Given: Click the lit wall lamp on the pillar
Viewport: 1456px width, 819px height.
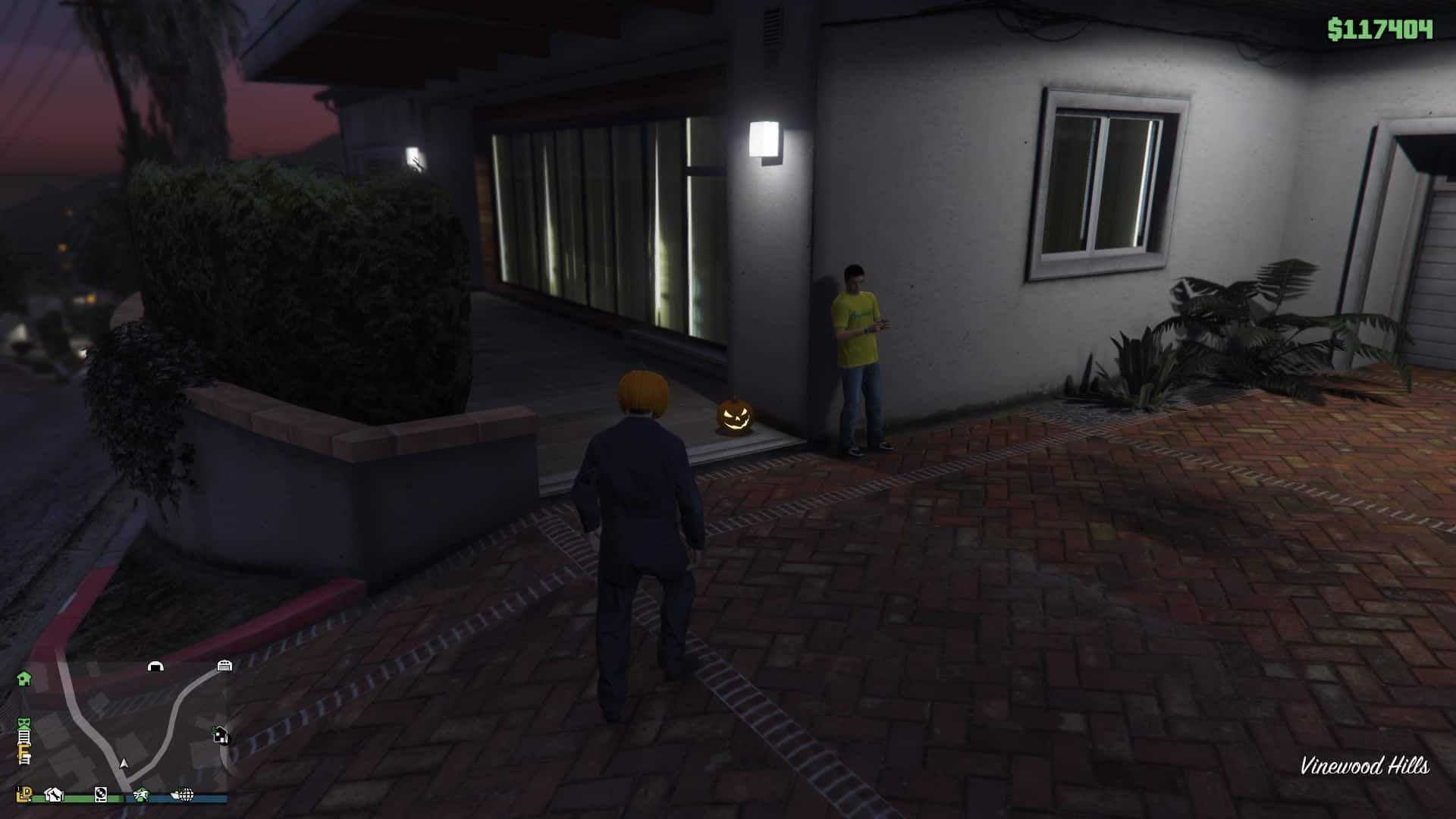Looking at the screenshot, I should pos(764,140).
